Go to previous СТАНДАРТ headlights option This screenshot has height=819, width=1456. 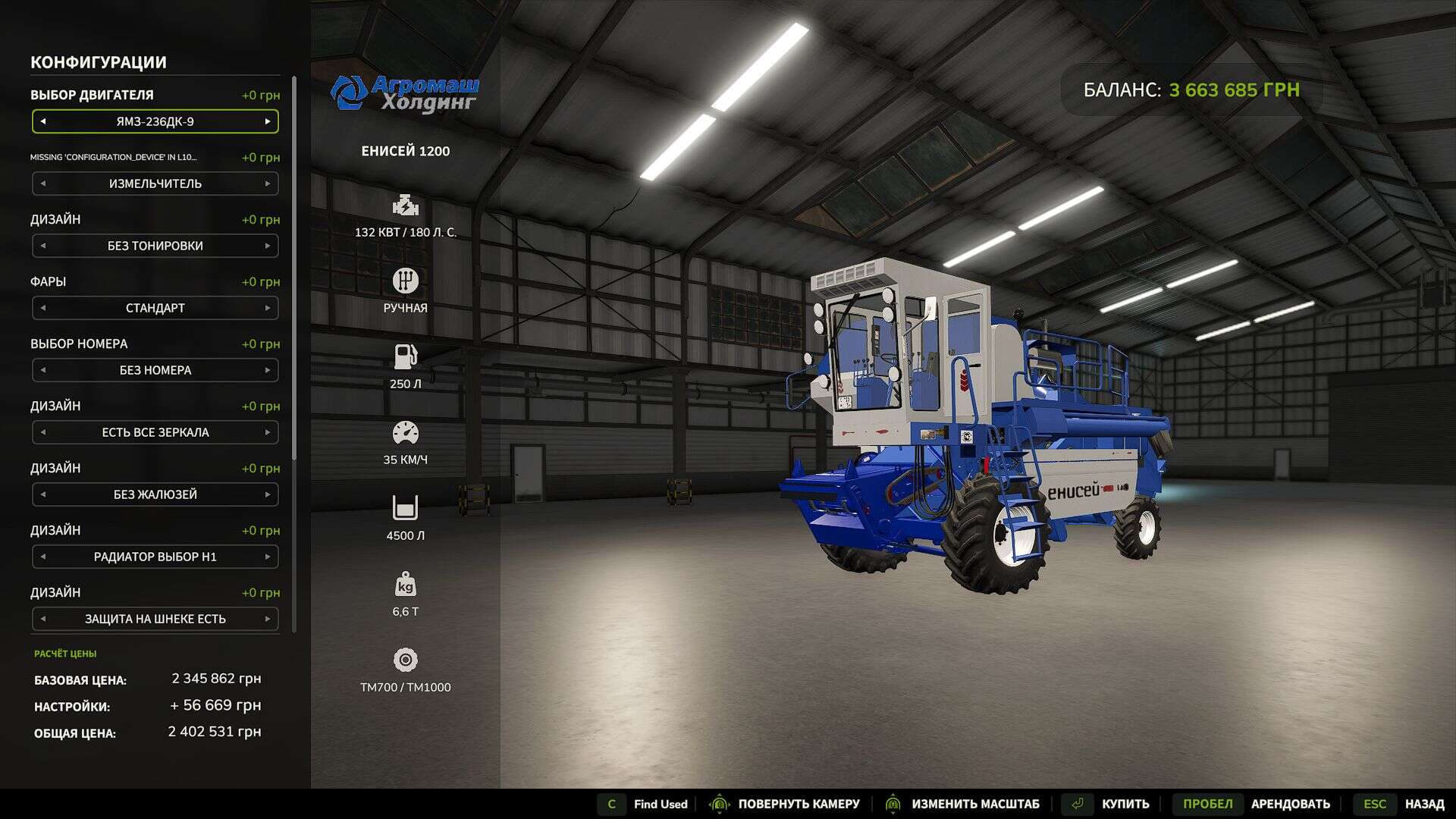(x=43, y=308)
